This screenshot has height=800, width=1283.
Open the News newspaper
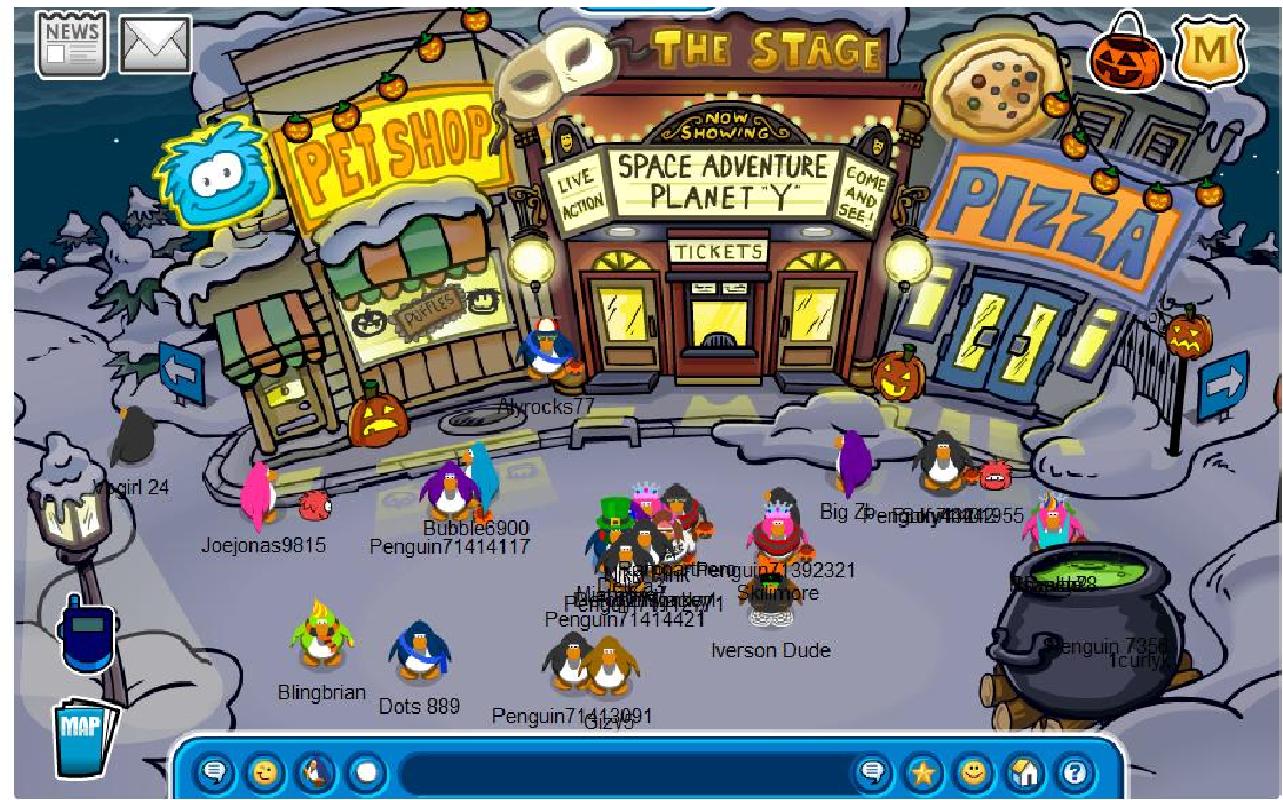(72, 44)
